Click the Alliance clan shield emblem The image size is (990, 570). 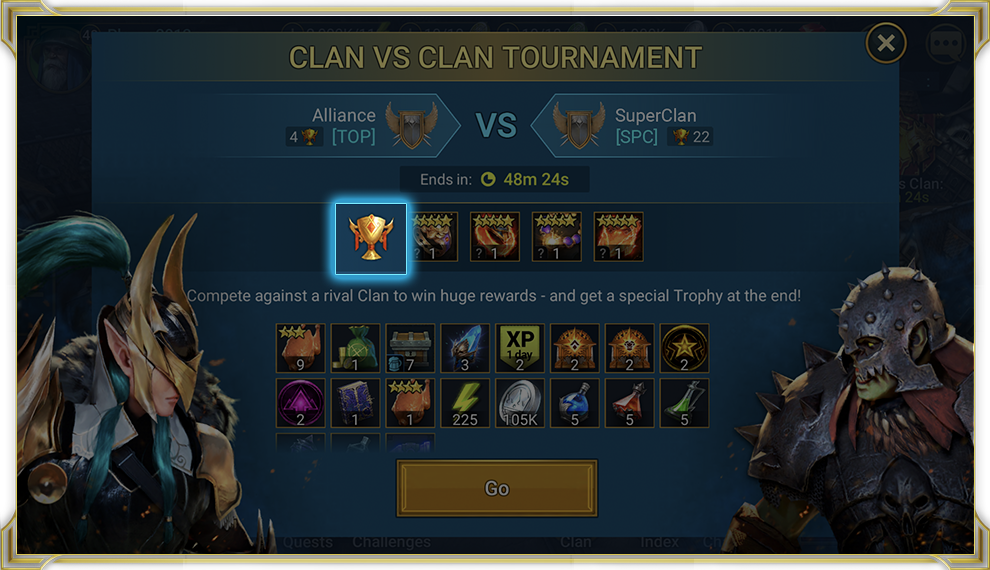(x=412, y=125)
